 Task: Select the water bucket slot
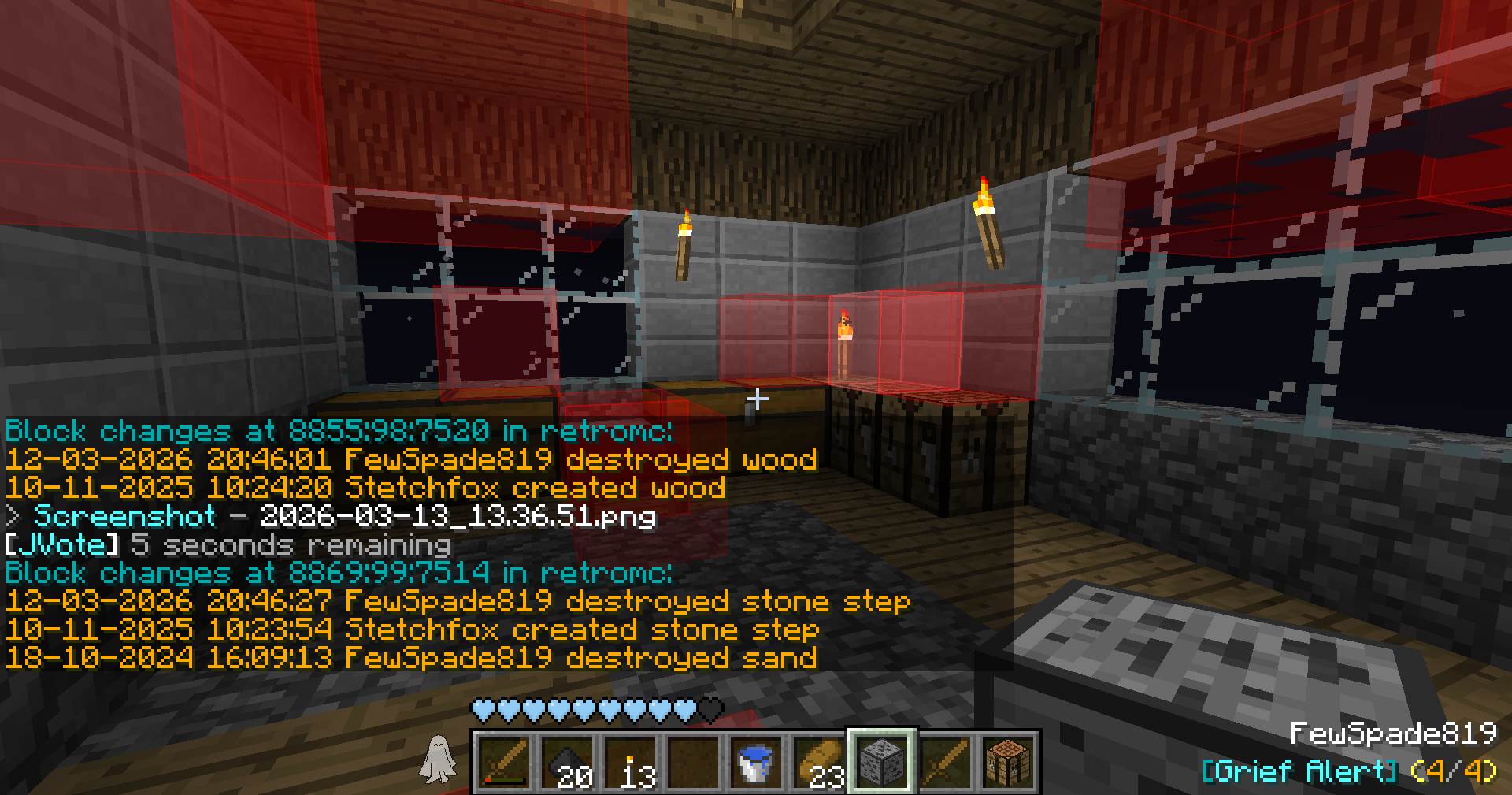[x=756, y=762]
